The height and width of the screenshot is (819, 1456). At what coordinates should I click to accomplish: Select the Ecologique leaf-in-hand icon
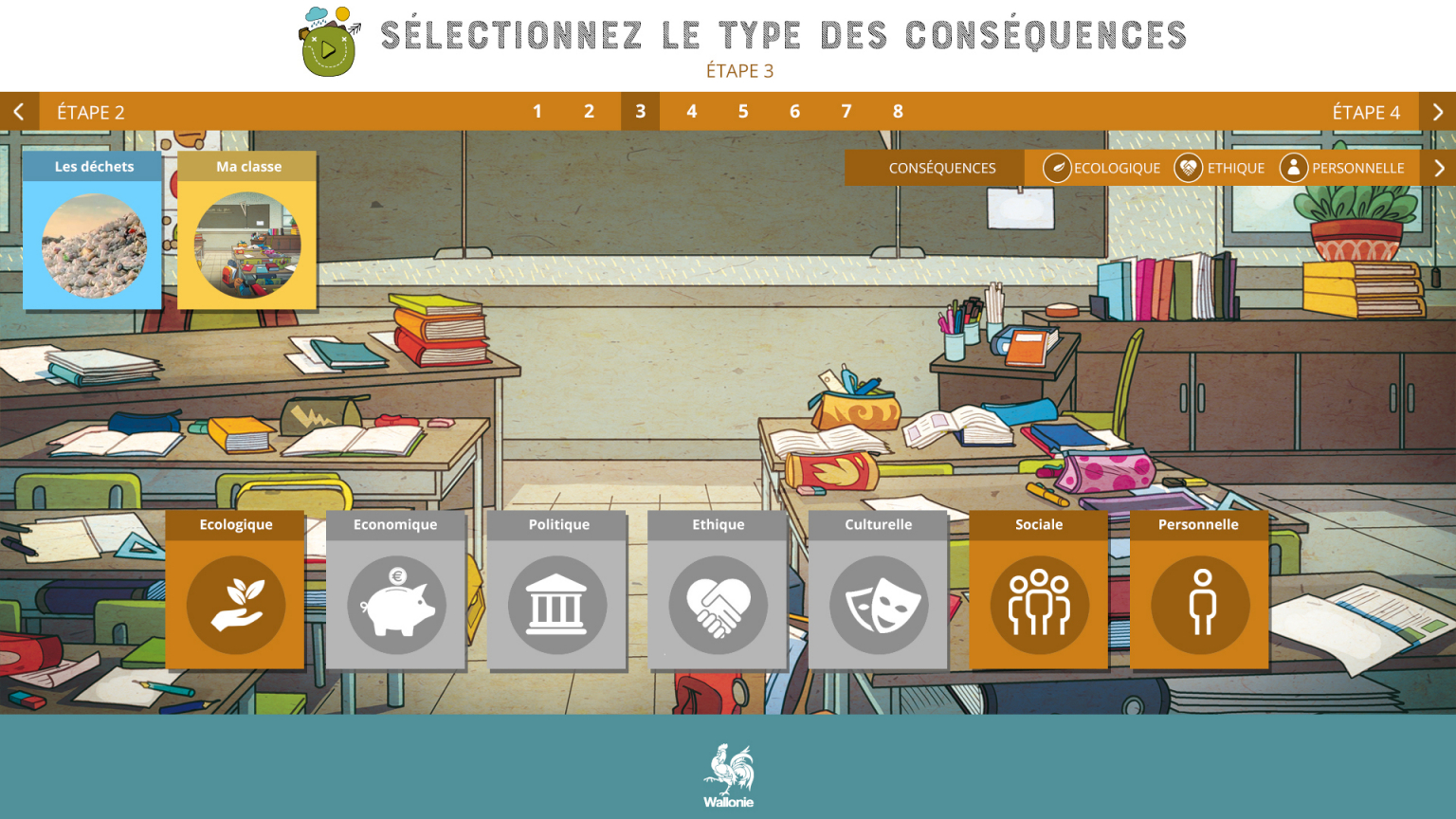pos(234,605)
